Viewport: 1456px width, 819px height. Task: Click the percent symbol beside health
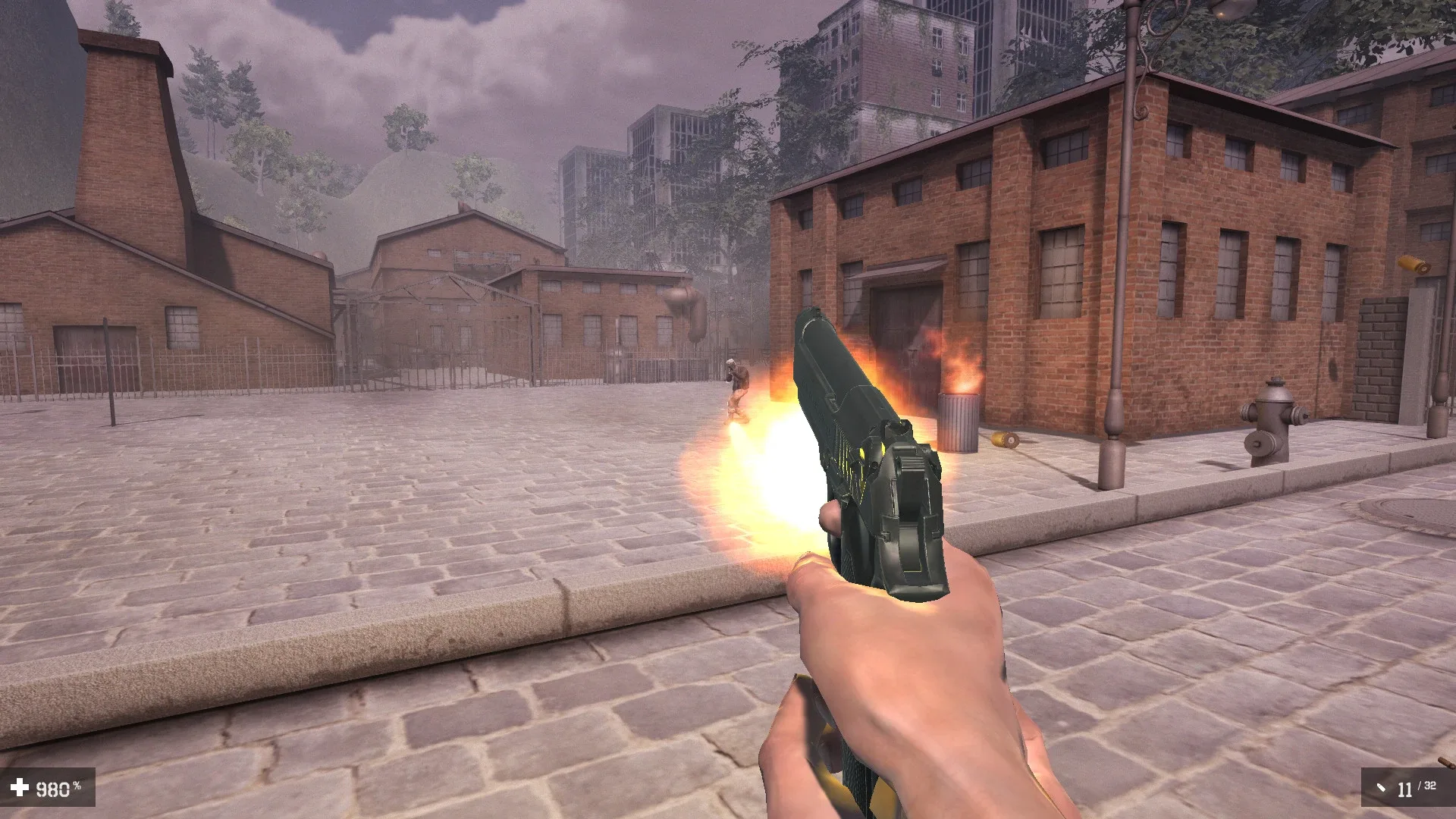tap(78, 786)
